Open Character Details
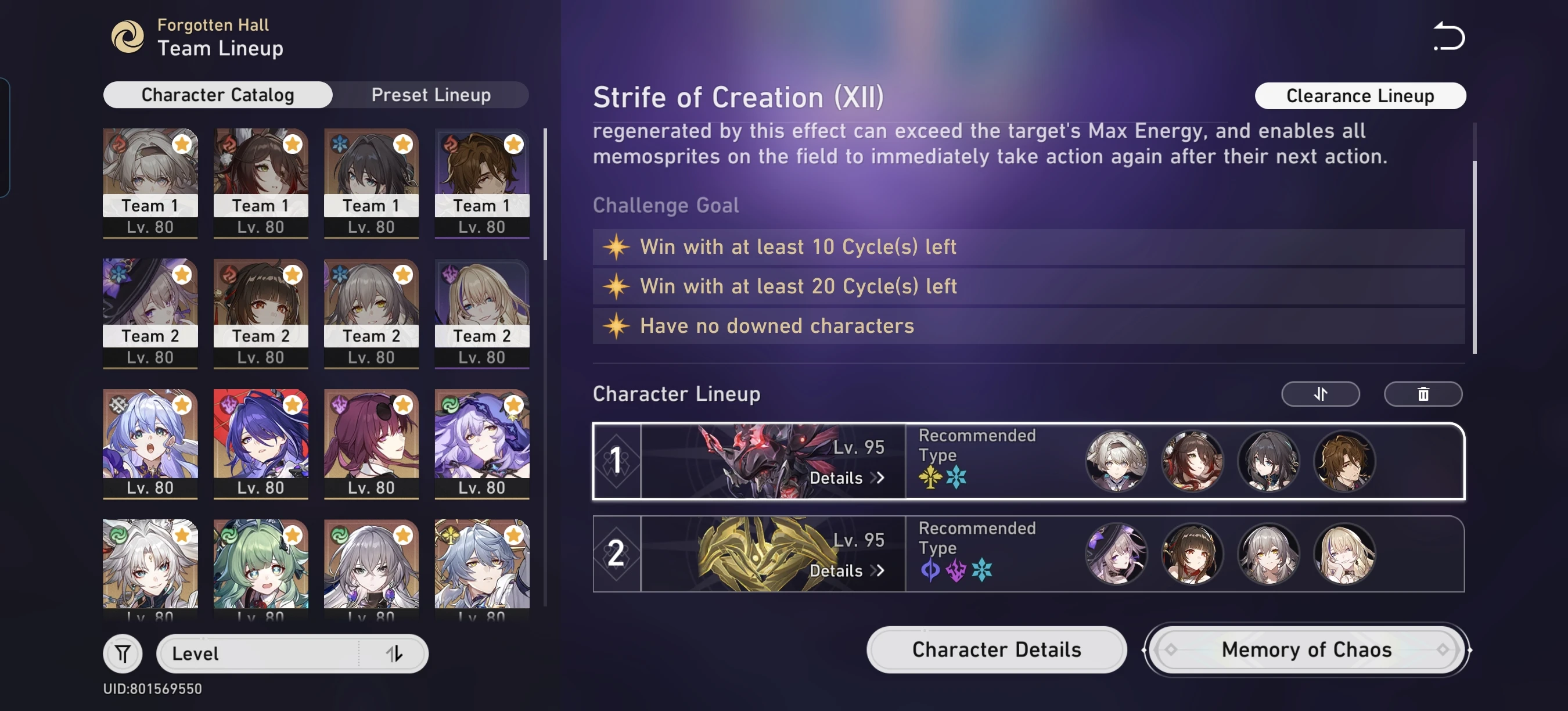The height and width of the screenshot is (711, 1568). pos(995,649)
